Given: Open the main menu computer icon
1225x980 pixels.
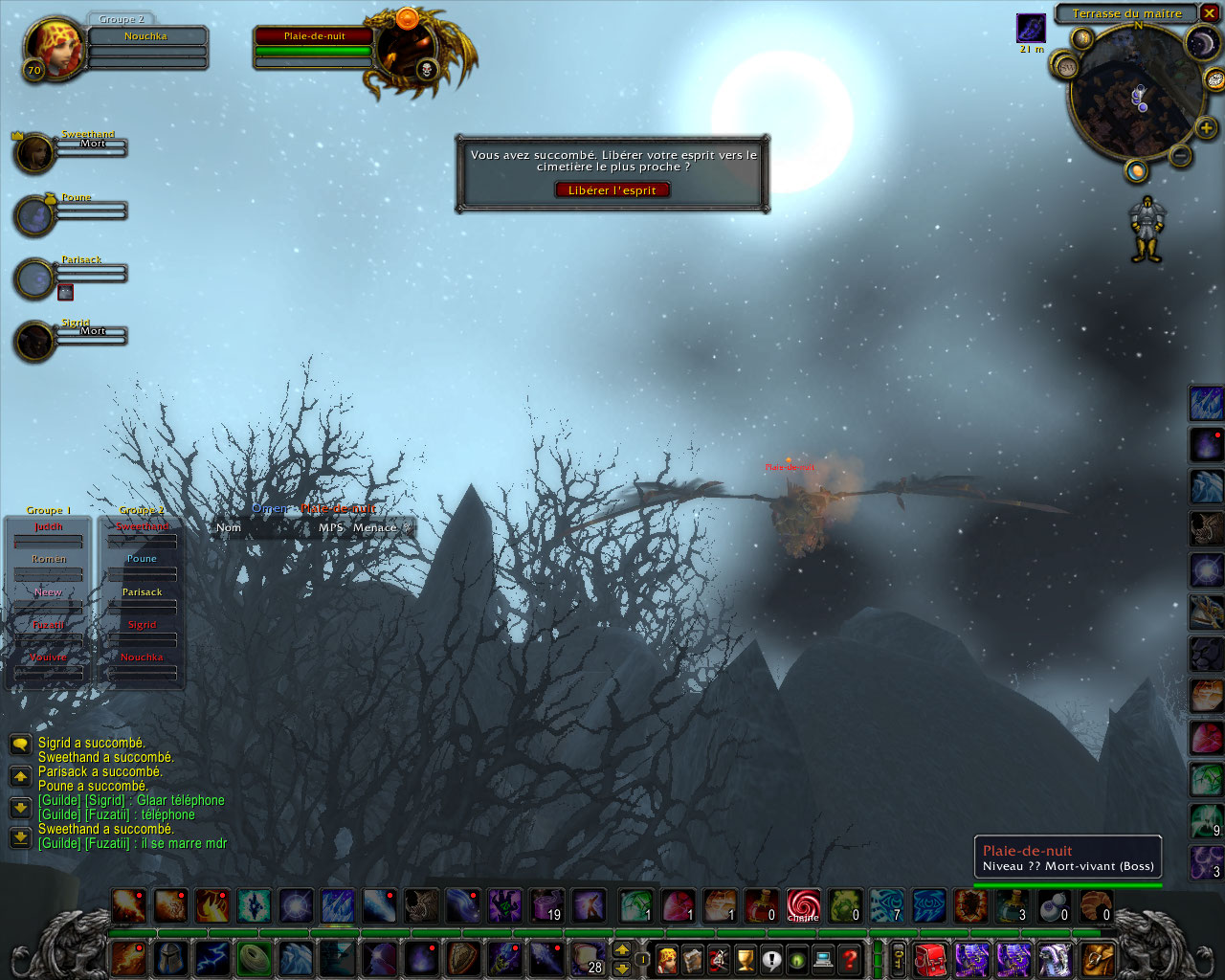Looking at the screenshot, I should click(x=823, y=957).
